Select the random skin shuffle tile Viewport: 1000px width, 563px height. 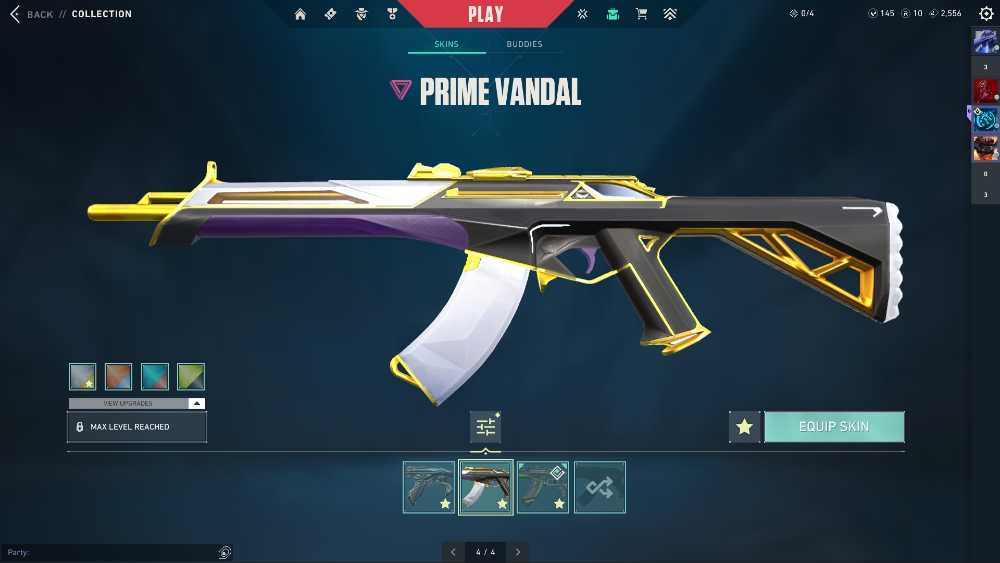(600, 487)
